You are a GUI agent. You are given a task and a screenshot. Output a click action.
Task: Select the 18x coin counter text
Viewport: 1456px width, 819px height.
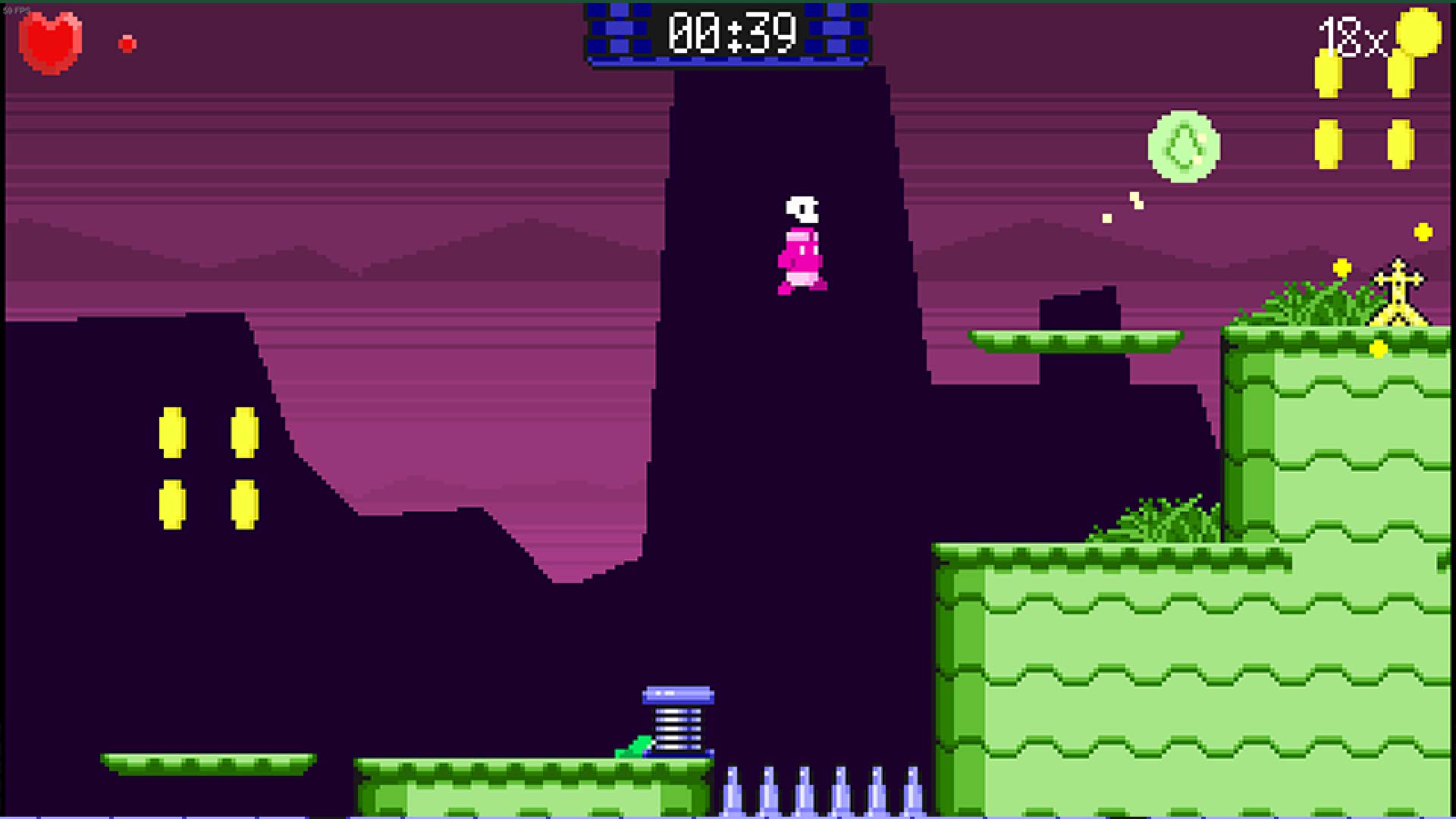1352,35
